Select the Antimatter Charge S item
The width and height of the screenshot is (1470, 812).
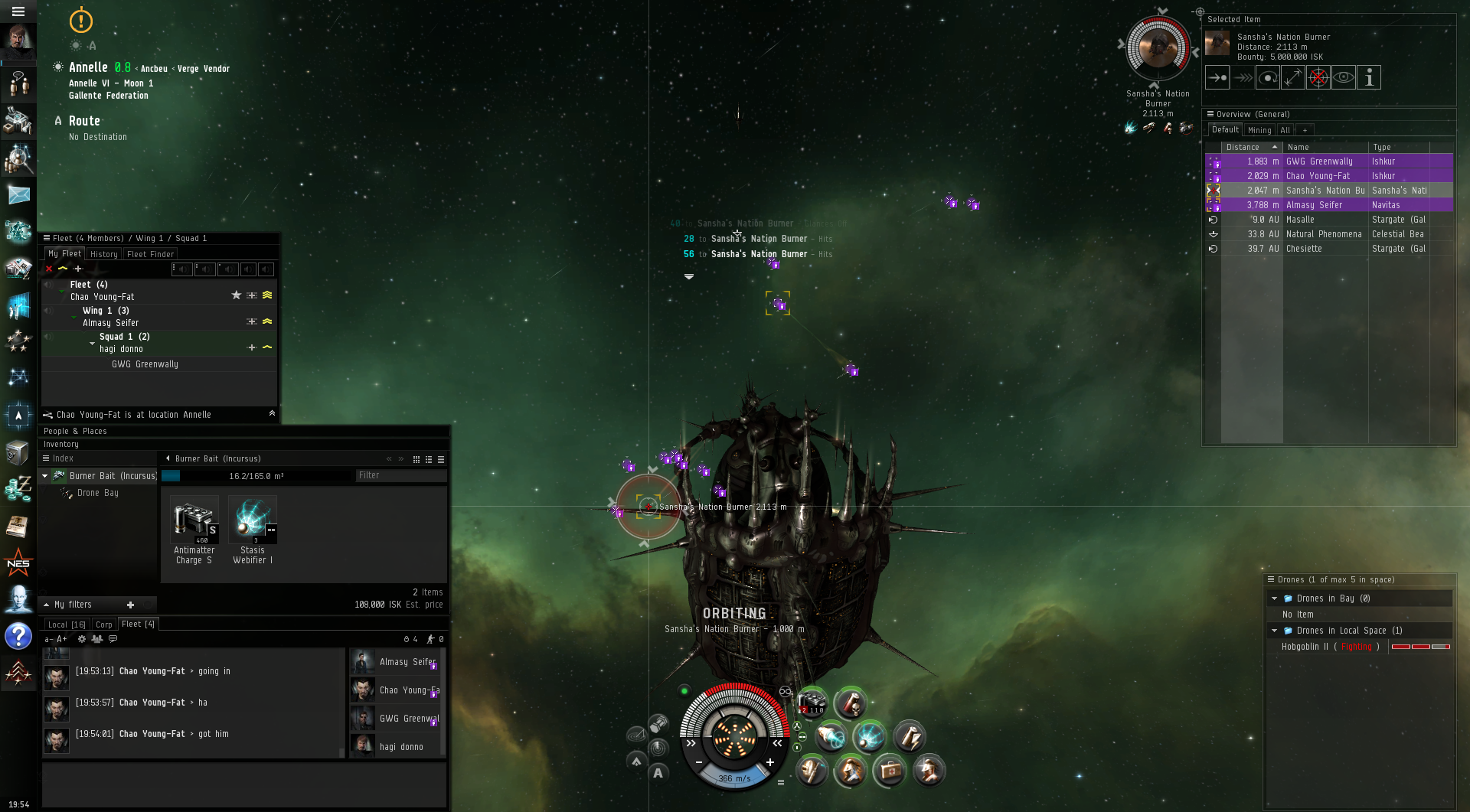(194, 530)
